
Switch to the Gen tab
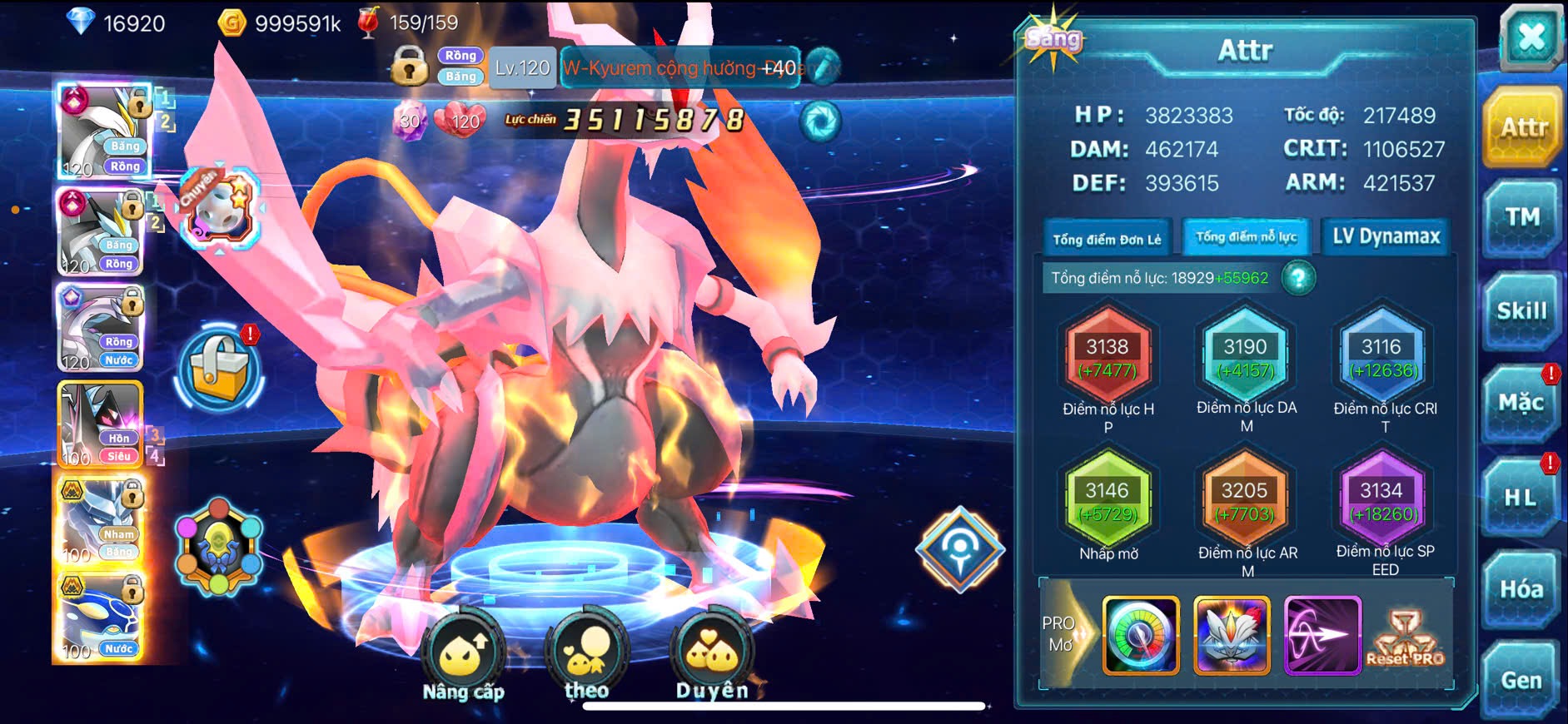tap(1521, 681)
